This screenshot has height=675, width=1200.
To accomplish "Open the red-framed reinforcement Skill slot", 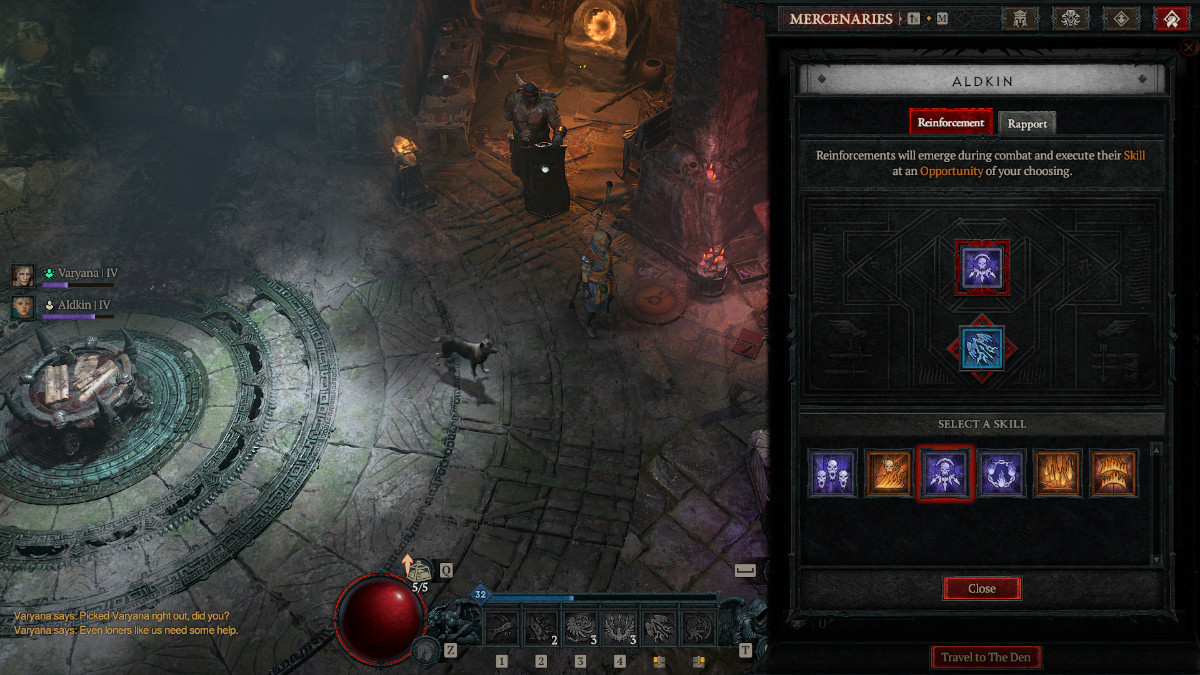I will tap(981, 267).
